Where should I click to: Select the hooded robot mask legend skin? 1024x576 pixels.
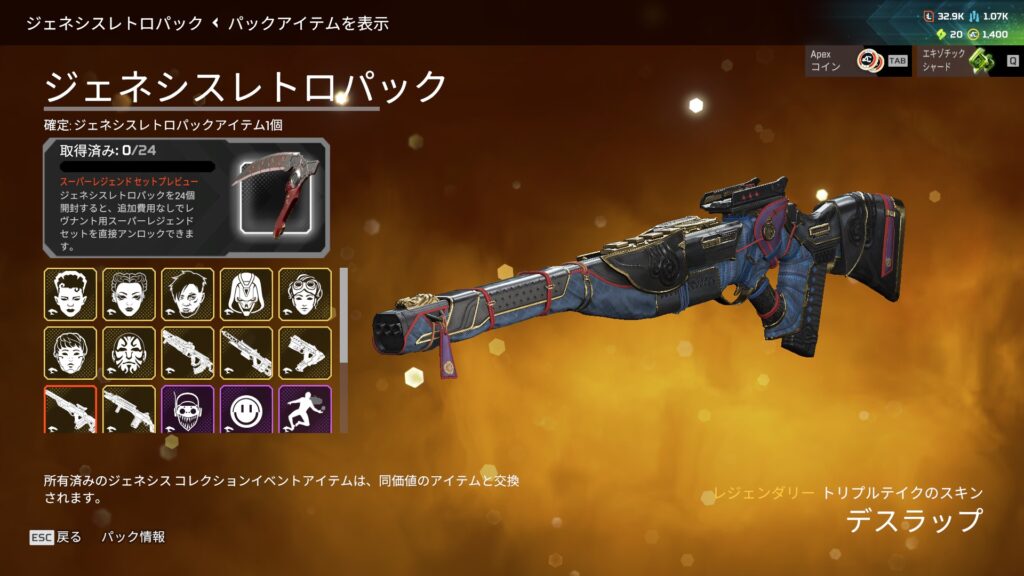pyautogui.click(x=246, y=294)
